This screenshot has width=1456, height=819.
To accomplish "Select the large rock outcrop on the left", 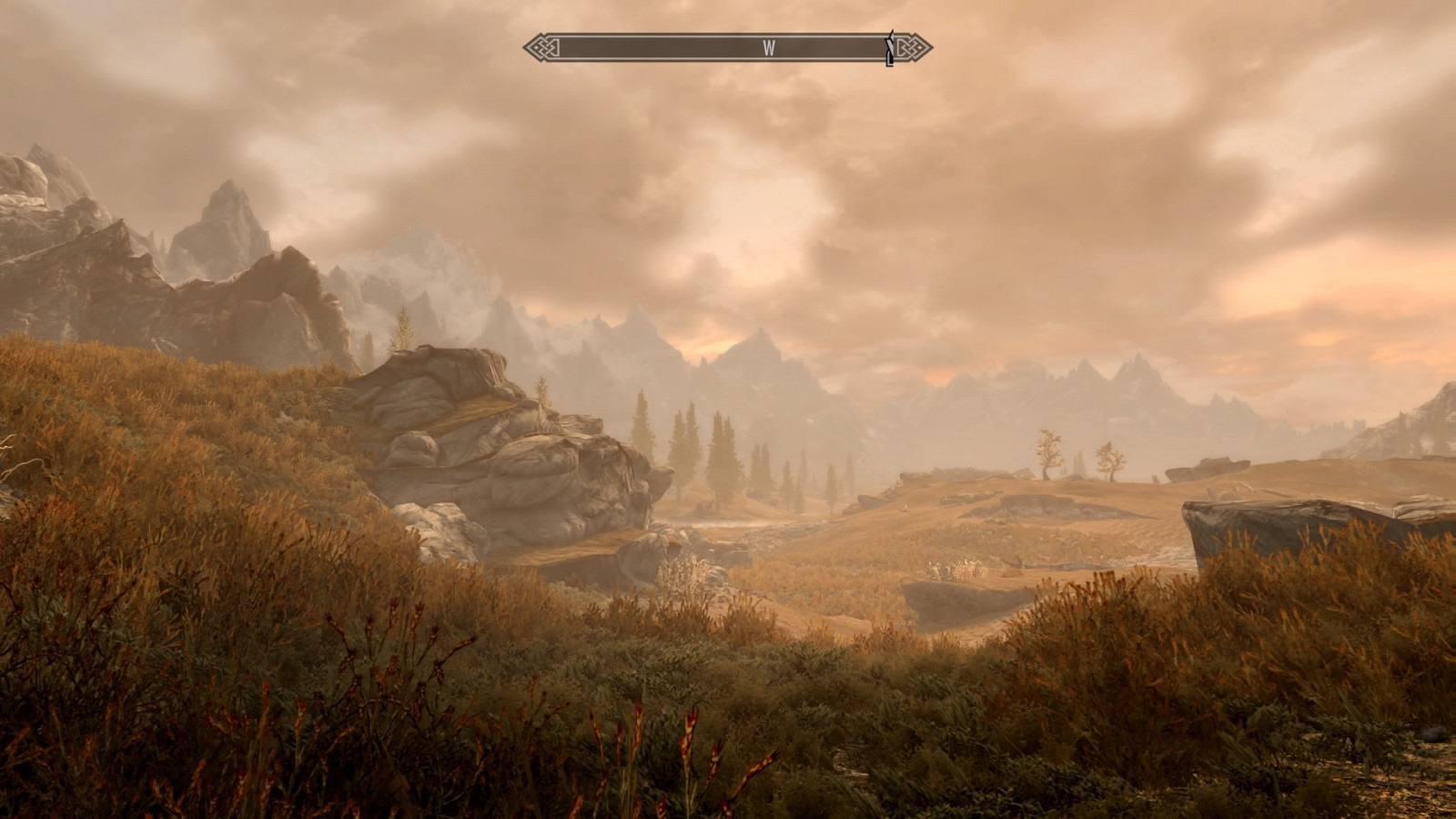I will tap(510, 455).
